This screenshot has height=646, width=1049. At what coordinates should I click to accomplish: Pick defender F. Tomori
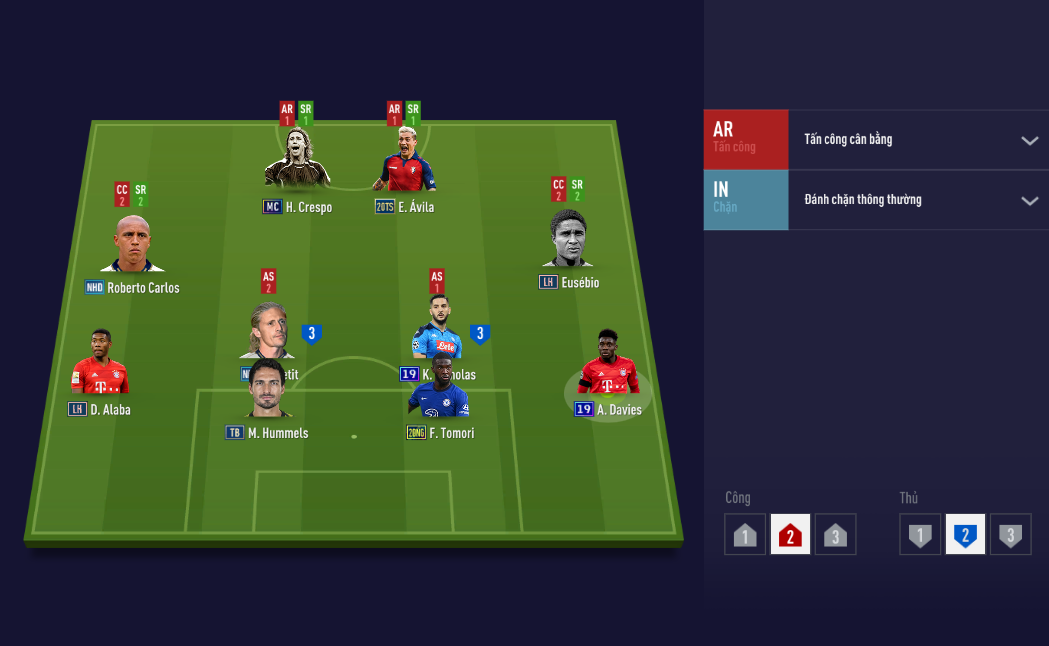tap(439, 395)
